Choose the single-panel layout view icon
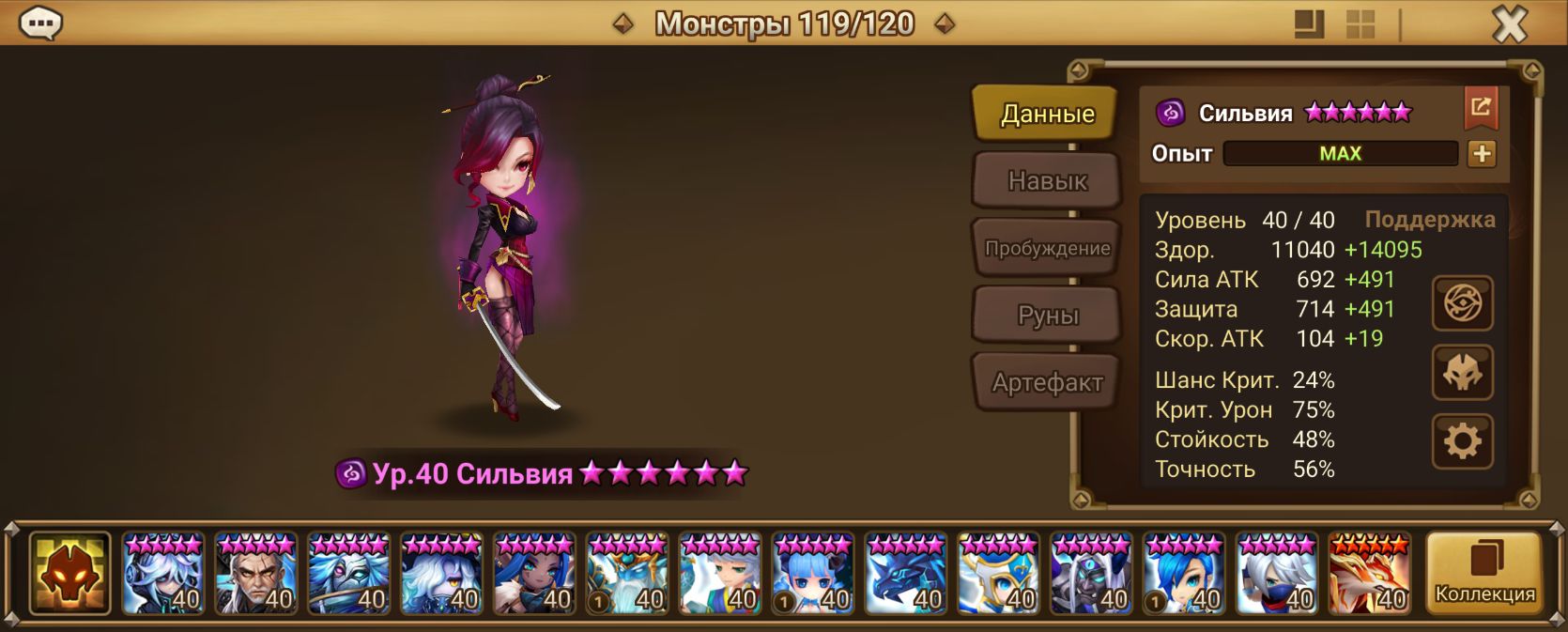 [x=1309, y=24]
